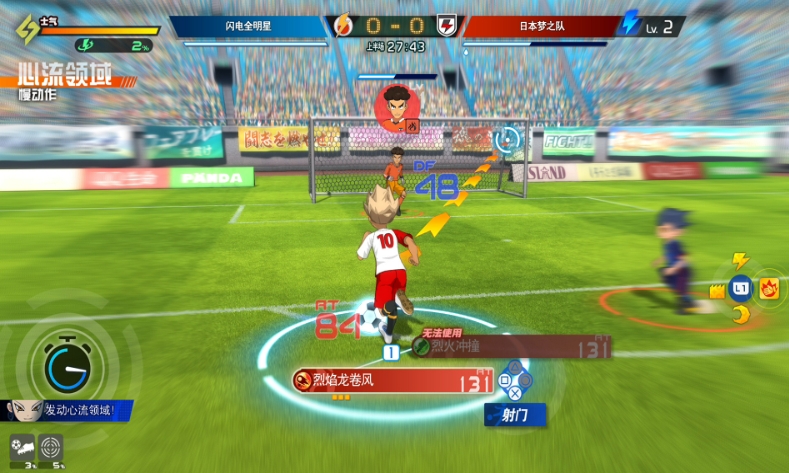Choose the crescent moon tactic icon
This screenshot has width=789, height=473.
coord(741,316)
